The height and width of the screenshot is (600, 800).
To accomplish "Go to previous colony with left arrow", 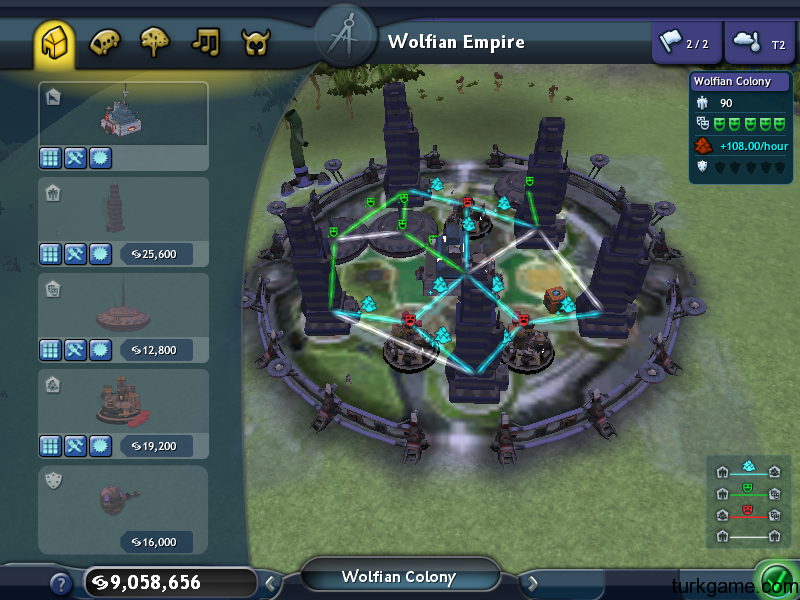I will (270, 581).
